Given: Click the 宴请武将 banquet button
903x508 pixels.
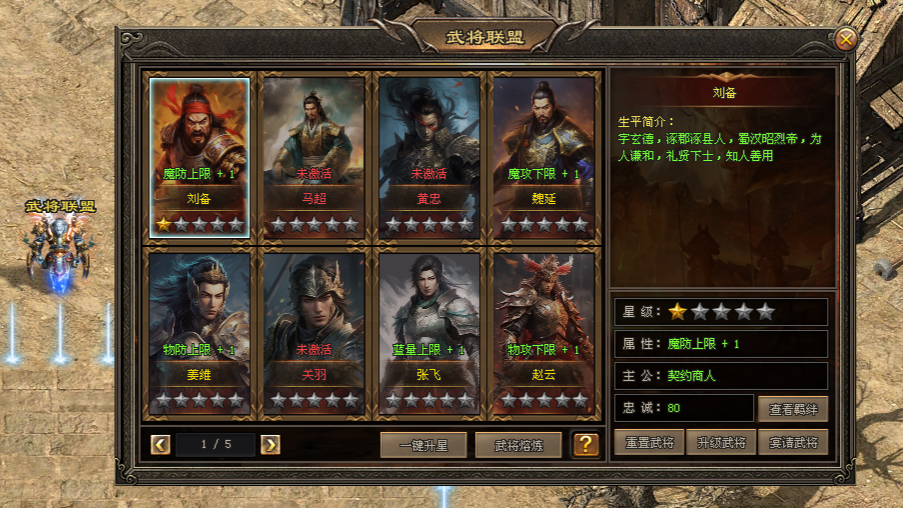Looking at the screenshot, I should pyautogui.click(x=792, y=442).
